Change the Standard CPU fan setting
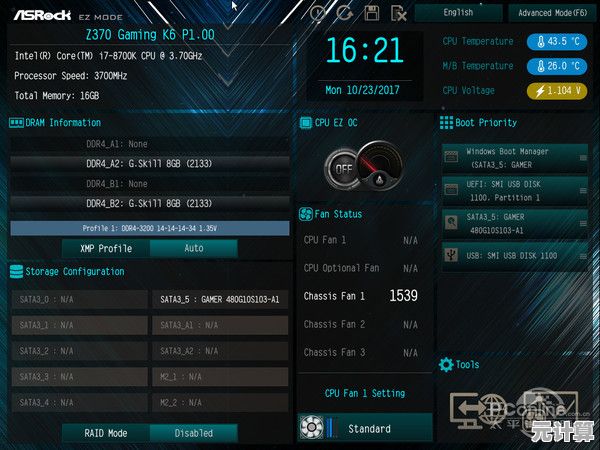Viewport: 600px width, 450px height. click(x=369, y=428)
